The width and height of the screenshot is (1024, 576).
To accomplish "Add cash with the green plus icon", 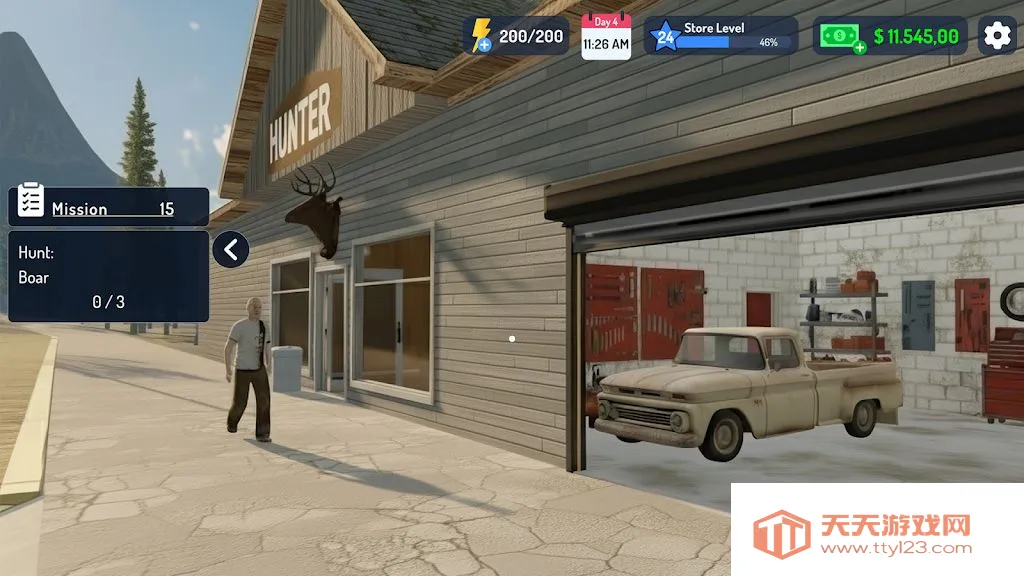I will pyautogui.click(x=858, y=47).
